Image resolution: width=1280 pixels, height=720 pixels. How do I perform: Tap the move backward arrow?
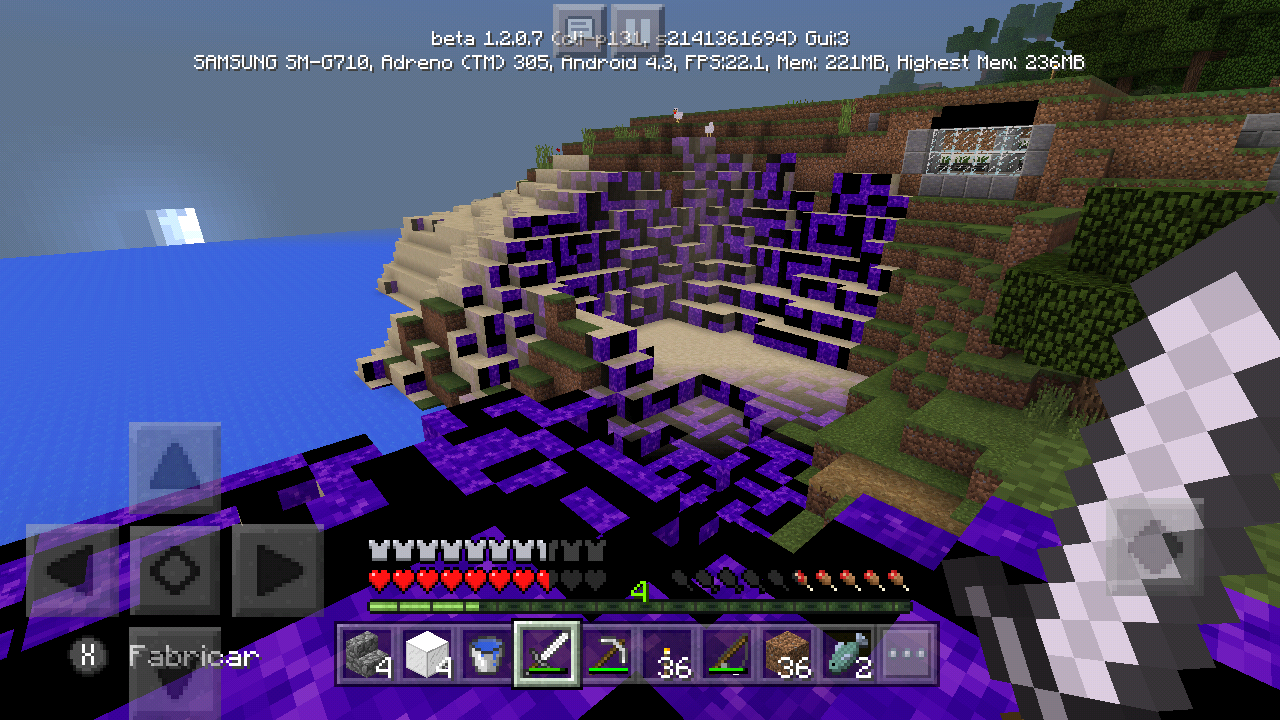pyautogui.click(x=174, y=670)
